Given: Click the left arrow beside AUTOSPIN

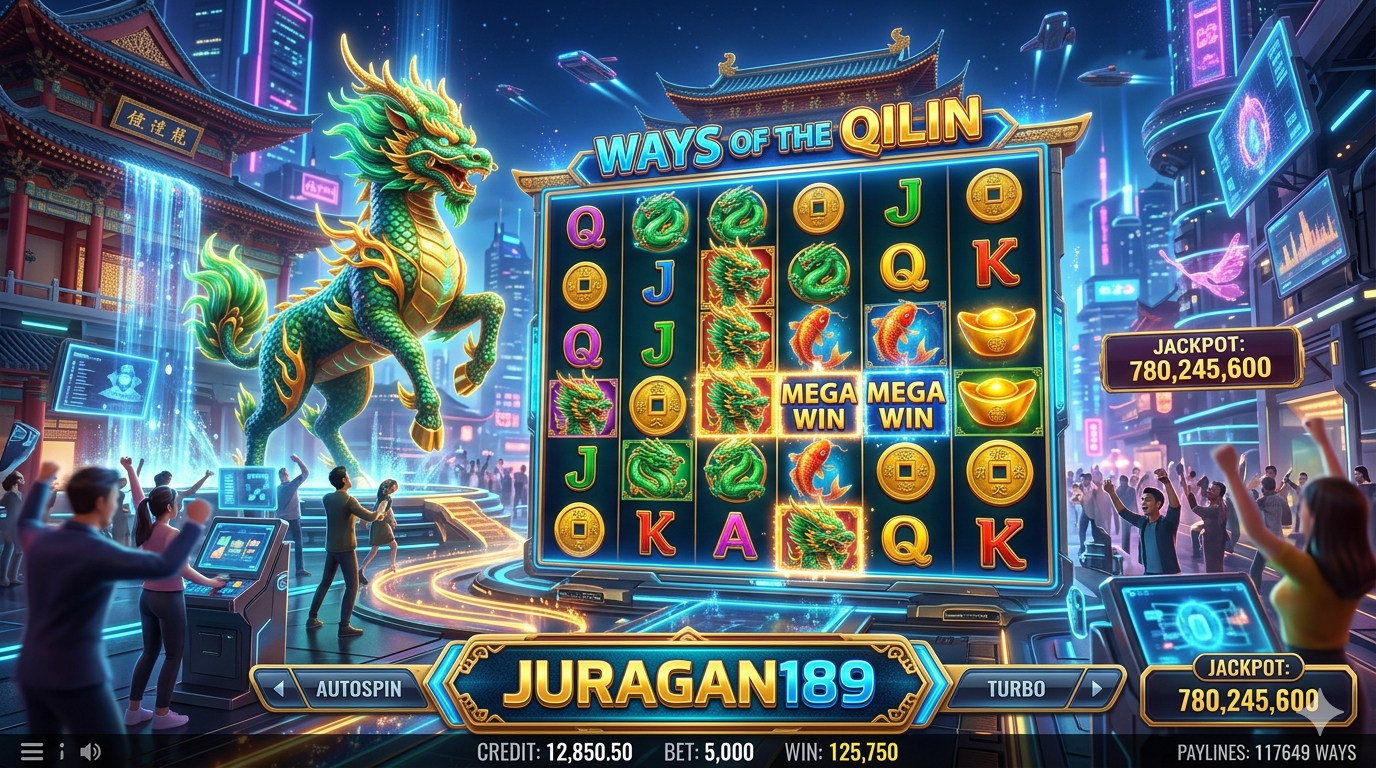Looking at the screenshot, I should point(279,689).
